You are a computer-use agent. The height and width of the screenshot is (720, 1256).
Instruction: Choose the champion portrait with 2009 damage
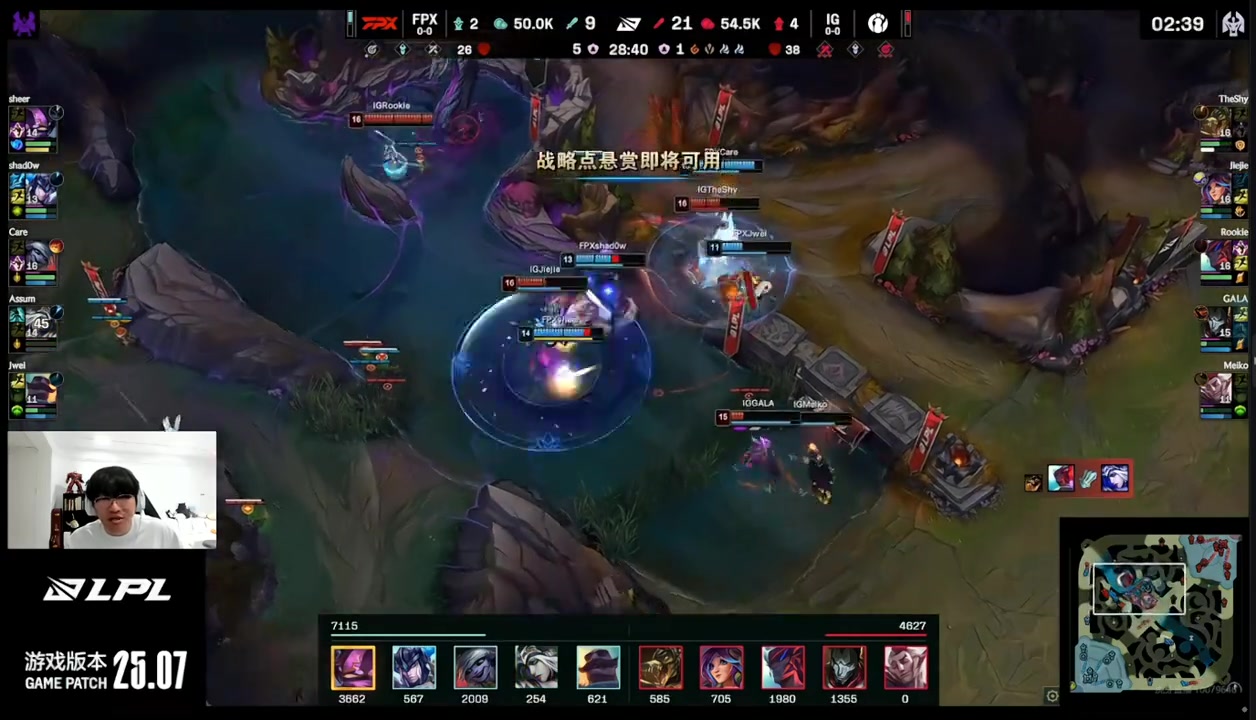[x=475, y=668]
